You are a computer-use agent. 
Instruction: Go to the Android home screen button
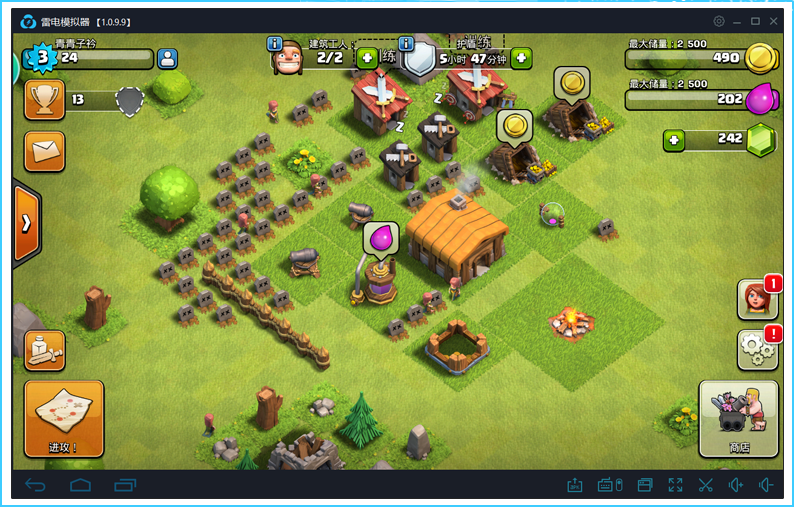80,485
